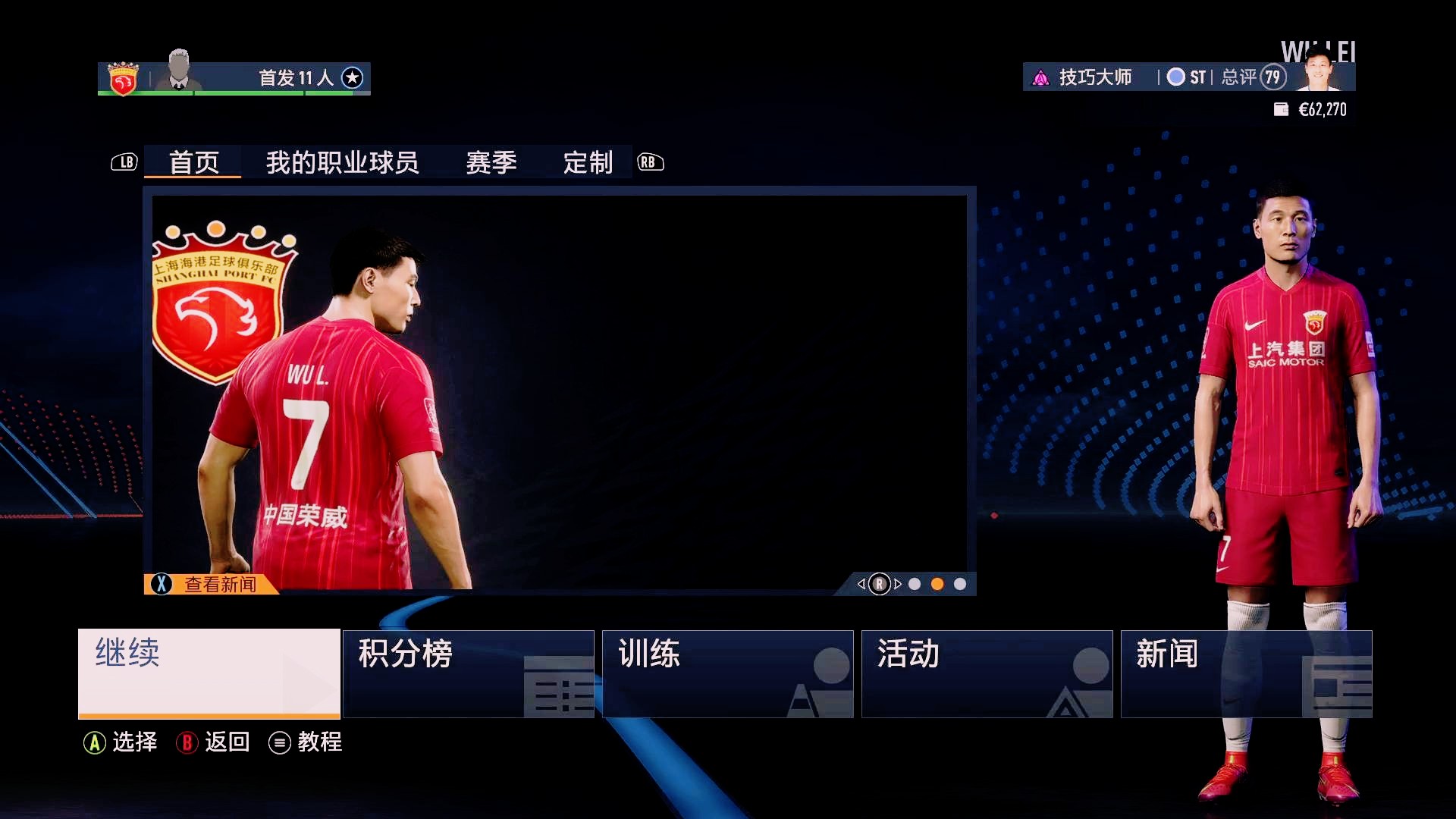Click the right arrow beside R stick icon
Viewport: 1456px width, 819px height.
pos(898,585)
